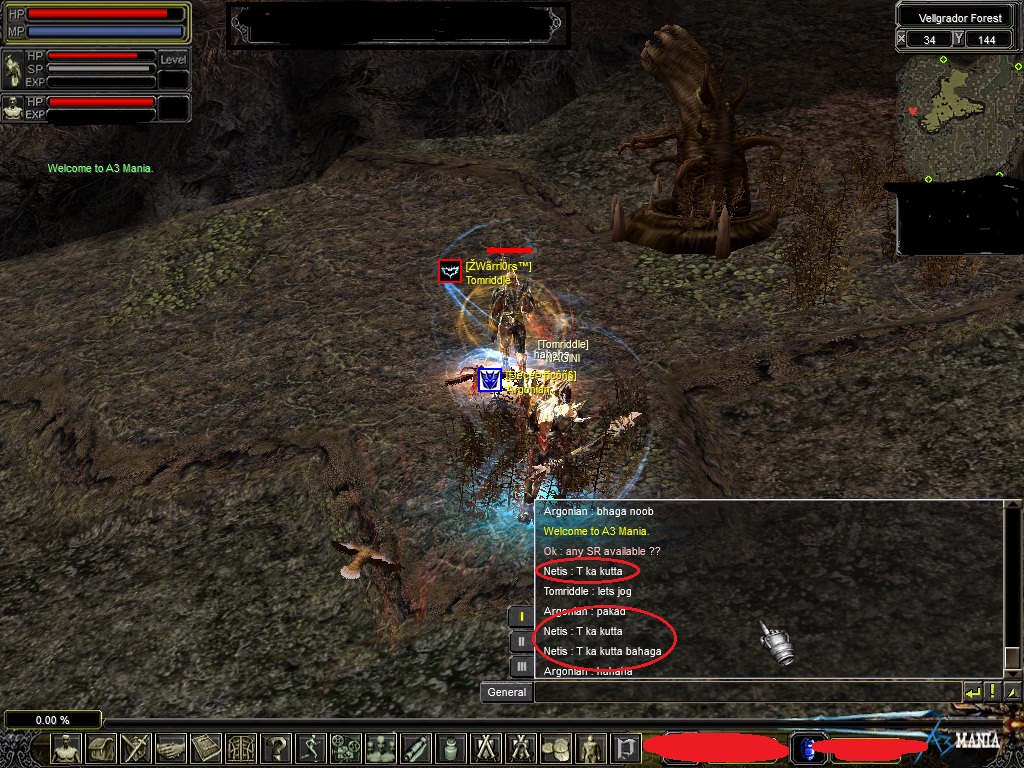This screenshot has height=768, width=1024.
Task: Toggle the running figure icon
Action: pos(312,747)
